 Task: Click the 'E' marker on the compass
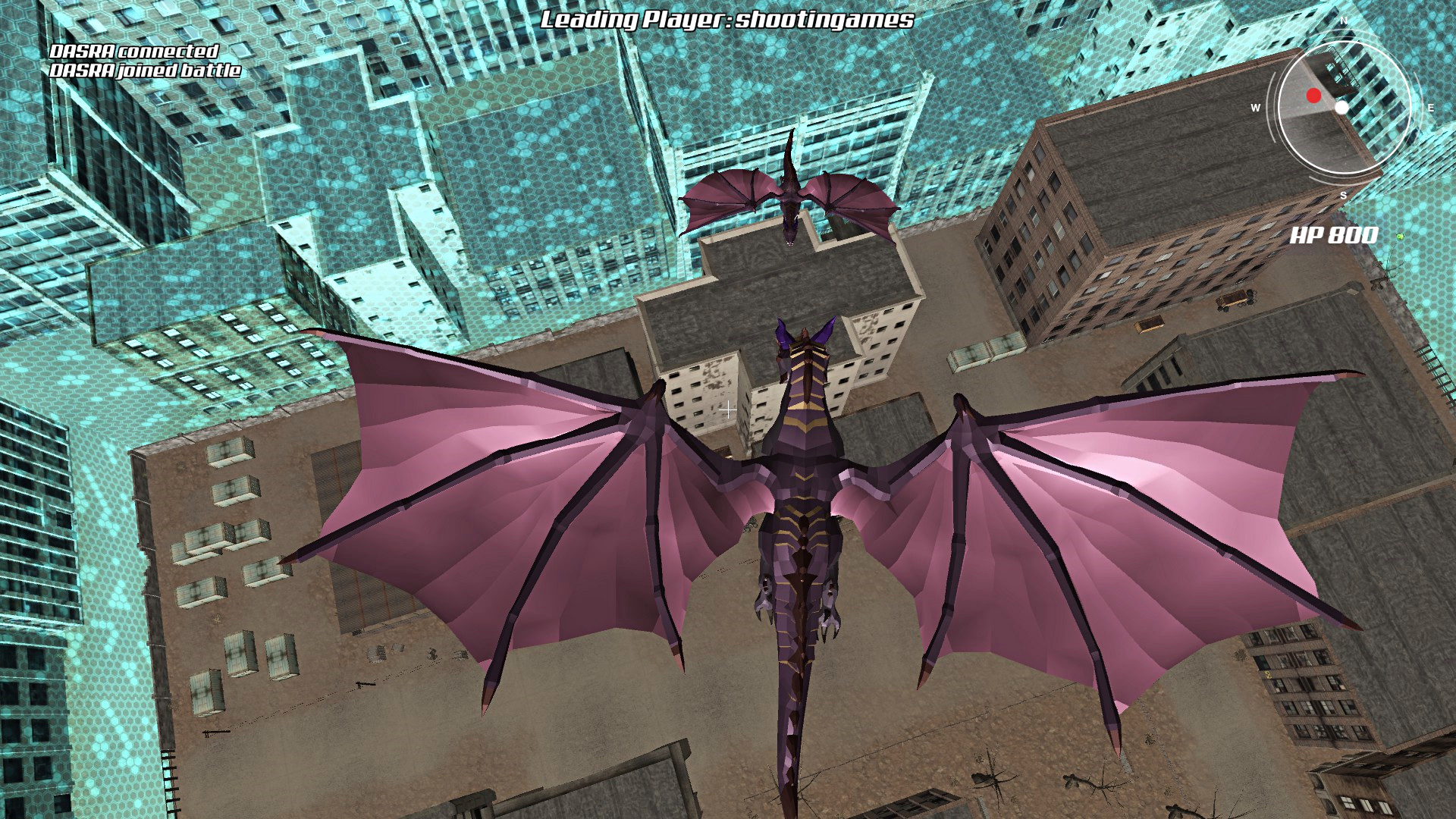tap(1430, 108)
